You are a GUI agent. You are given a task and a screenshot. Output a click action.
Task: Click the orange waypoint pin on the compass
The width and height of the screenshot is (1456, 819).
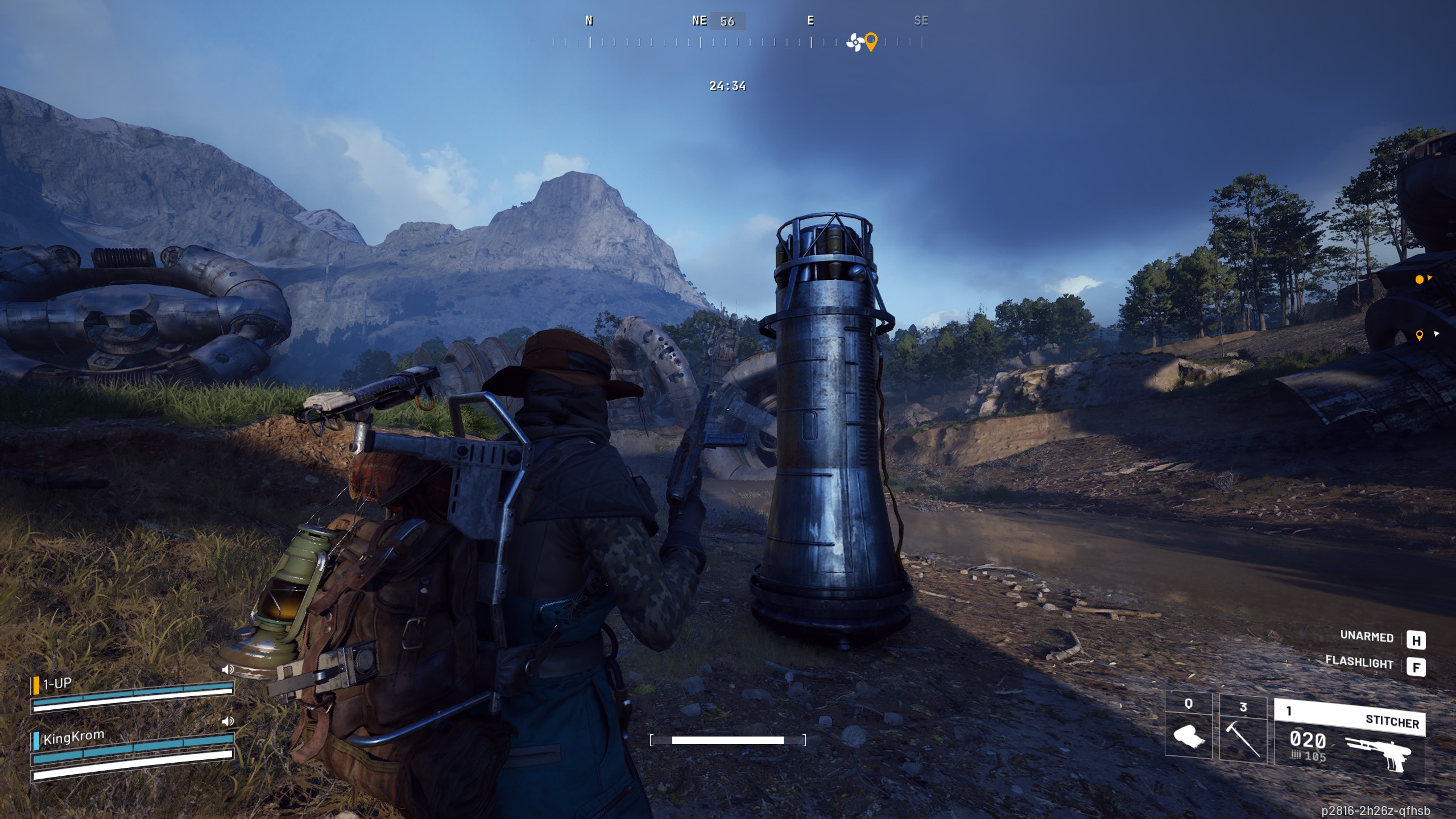point(870,41)
